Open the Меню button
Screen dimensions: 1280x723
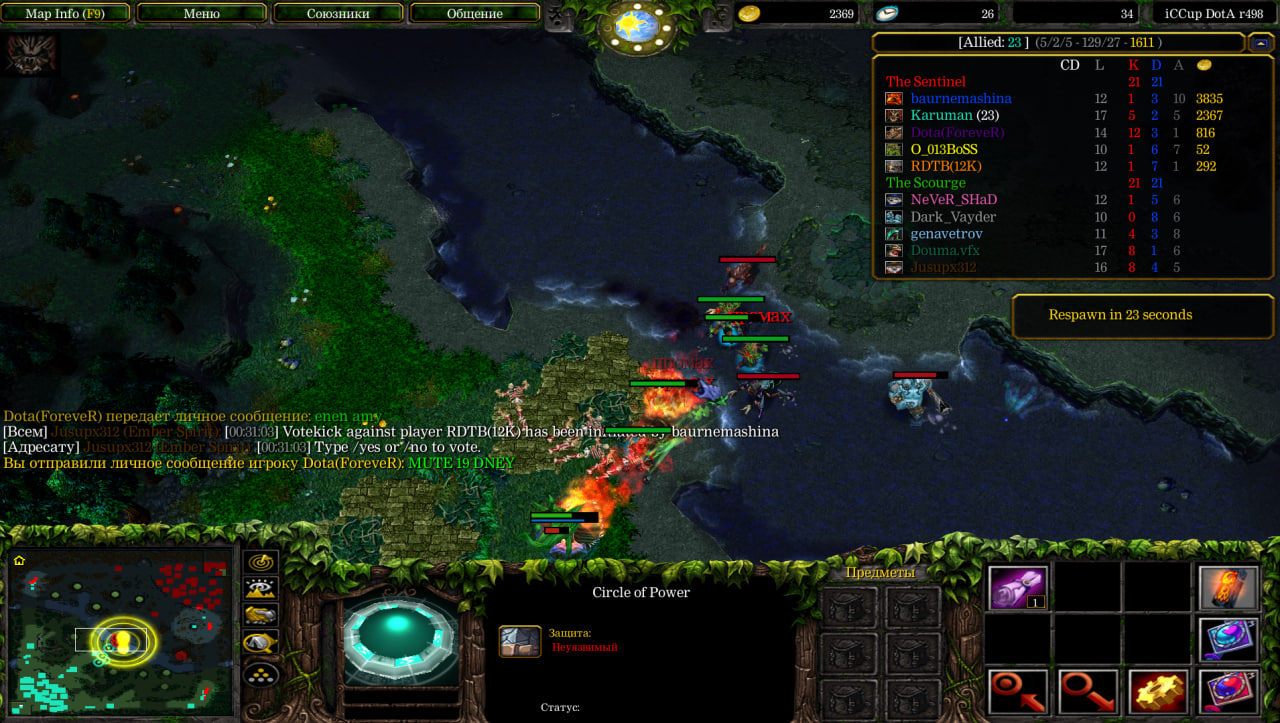coord(202,14)
